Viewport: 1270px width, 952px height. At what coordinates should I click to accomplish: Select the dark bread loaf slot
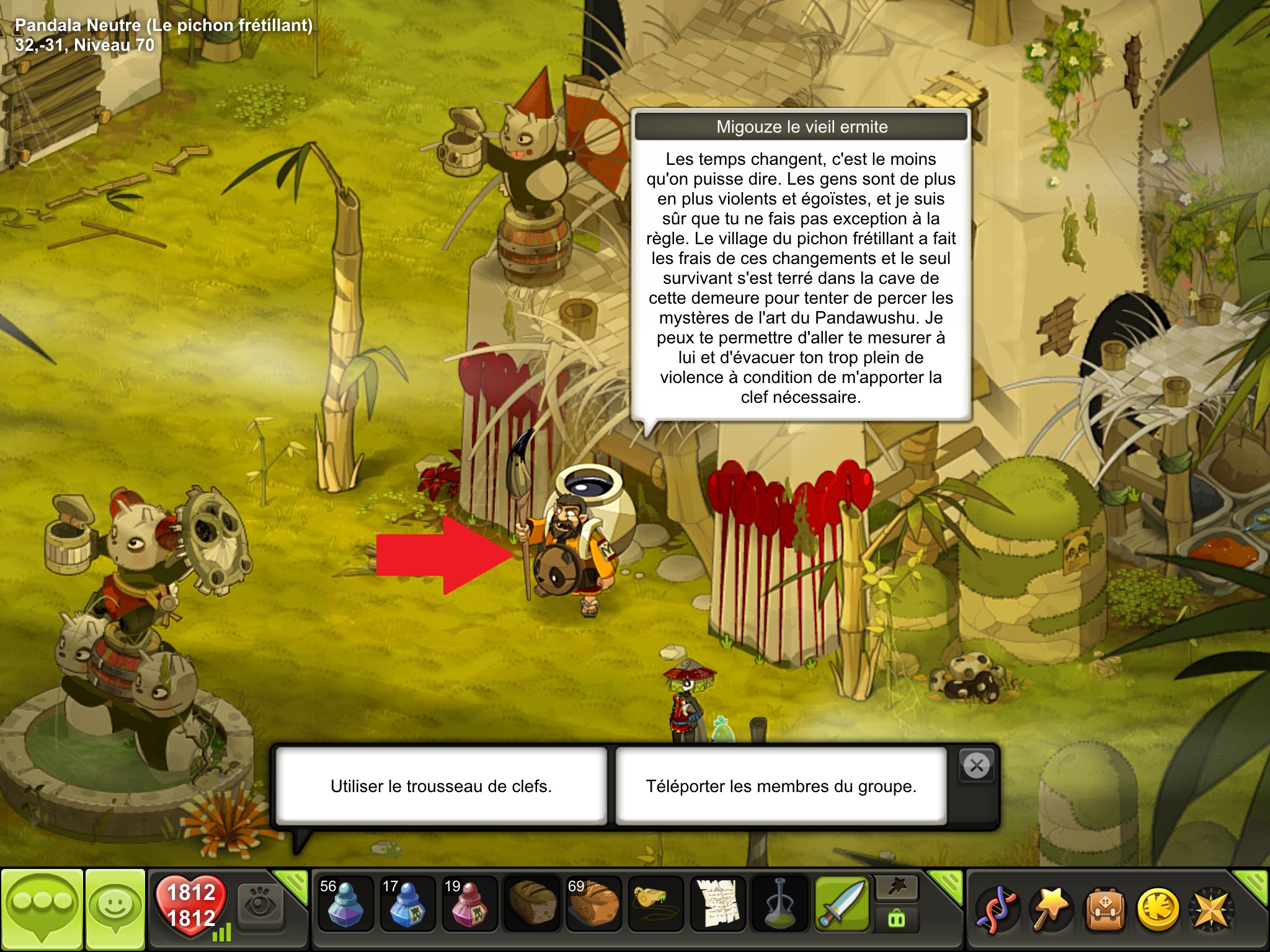[x=531, y=905]
